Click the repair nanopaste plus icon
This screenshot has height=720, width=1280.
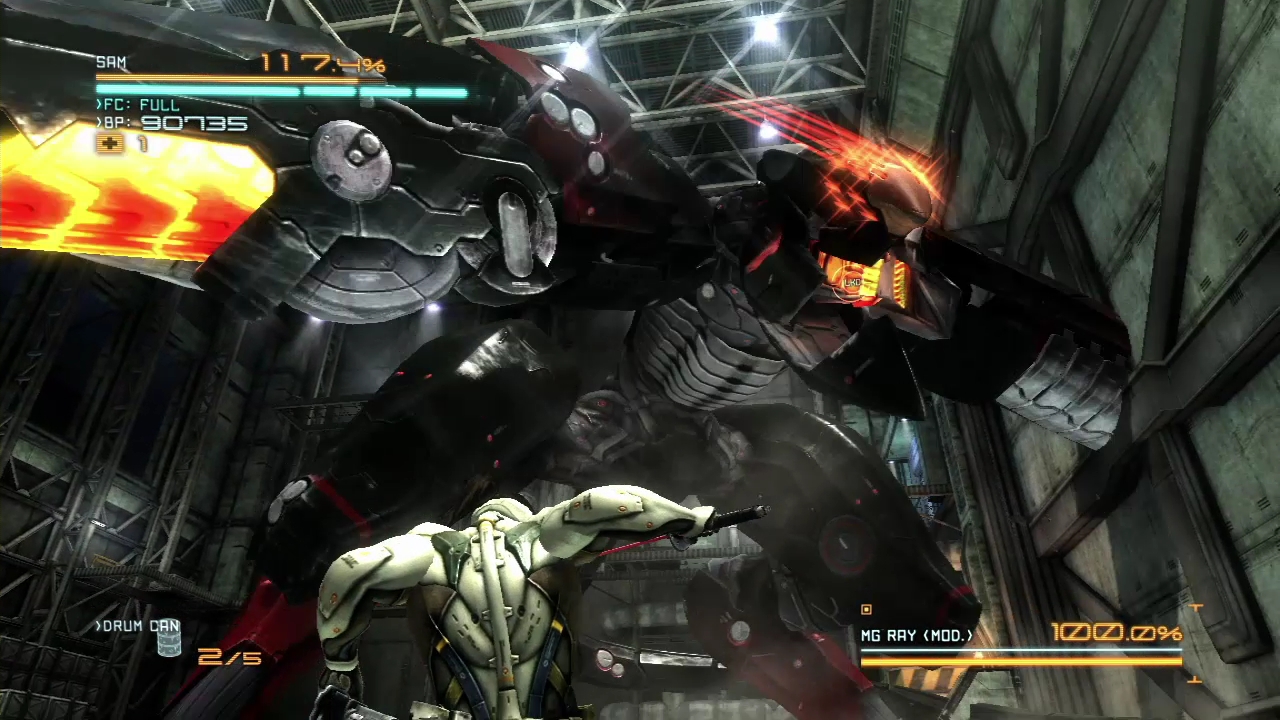coord(109,144)
